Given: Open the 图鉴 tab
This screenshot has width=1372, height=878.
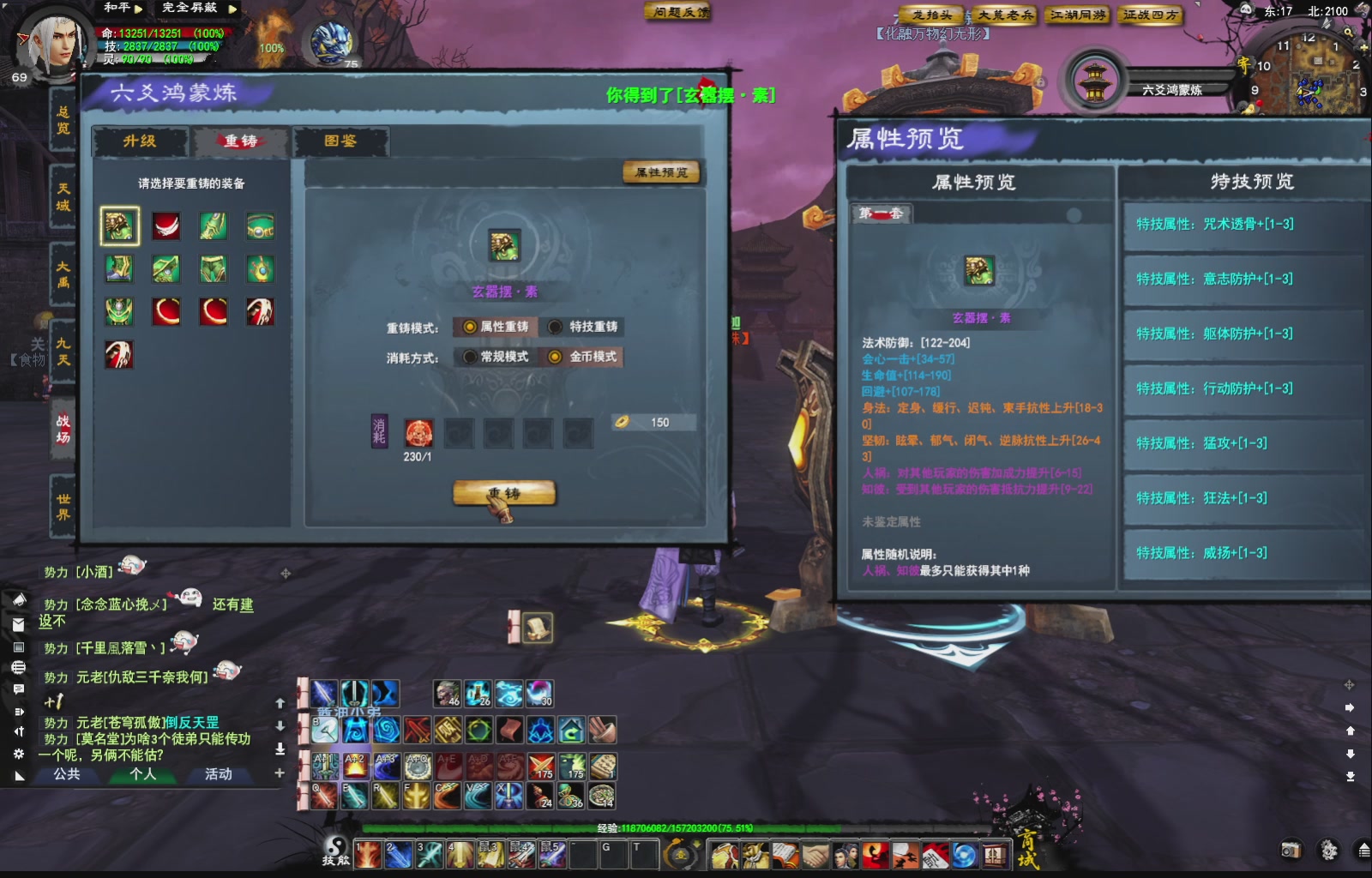Looking at the screenshot, I should pyautogui.click(x=342, y=141).
